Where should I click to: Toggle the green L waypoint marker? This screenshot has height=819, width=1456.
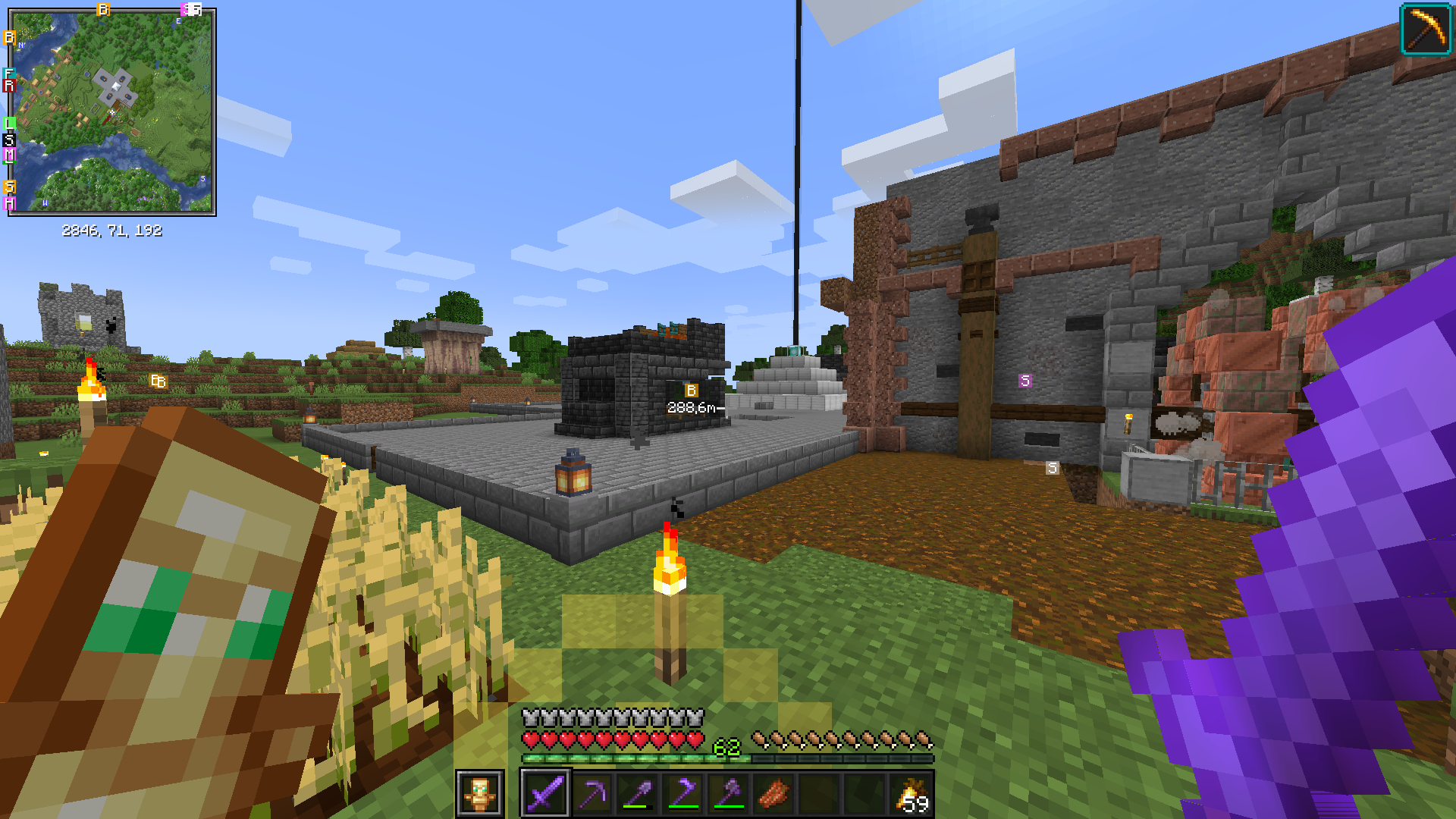(8, 121)
